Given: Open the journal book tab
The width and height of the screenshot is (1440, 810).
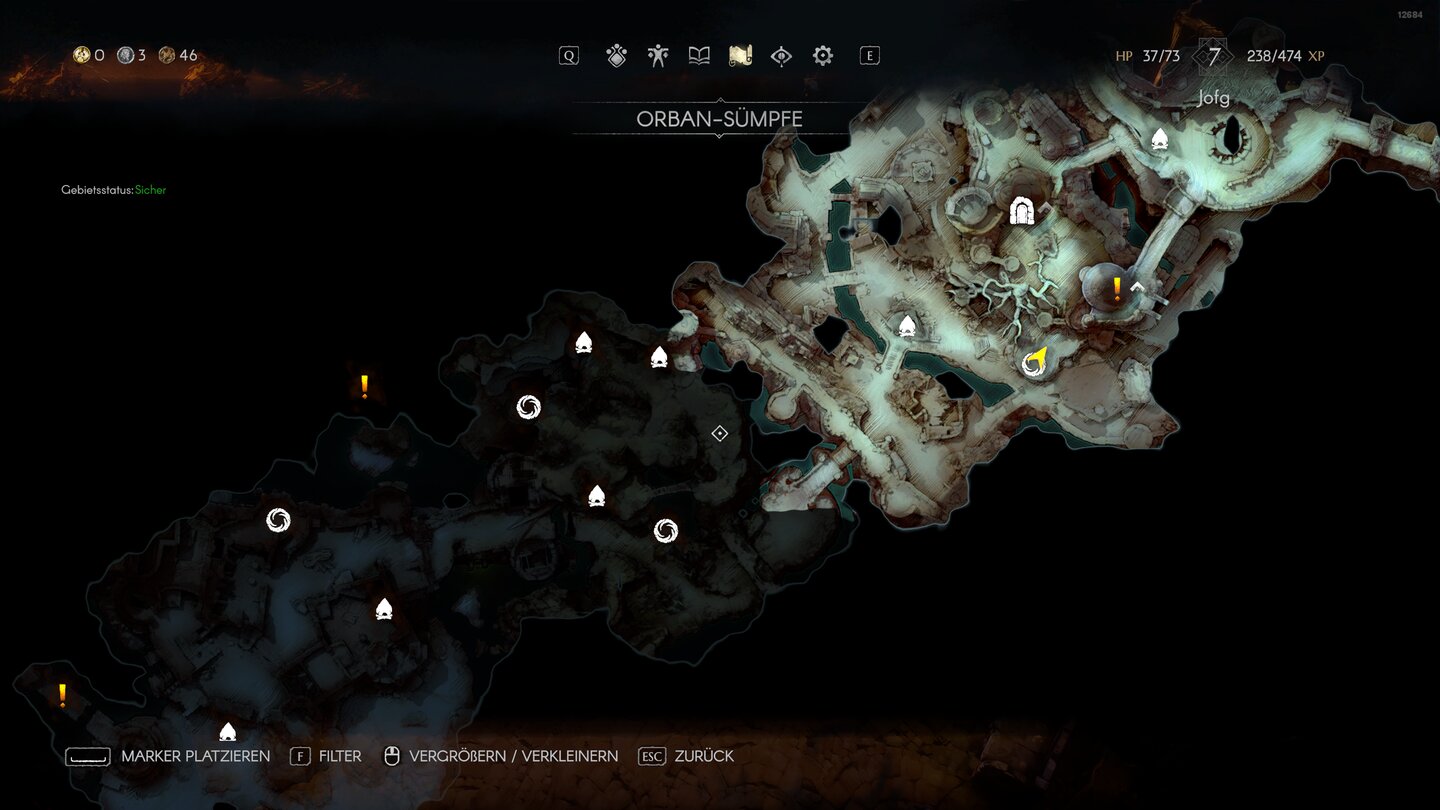Looking at the screenshot, I should click(699, 56).
